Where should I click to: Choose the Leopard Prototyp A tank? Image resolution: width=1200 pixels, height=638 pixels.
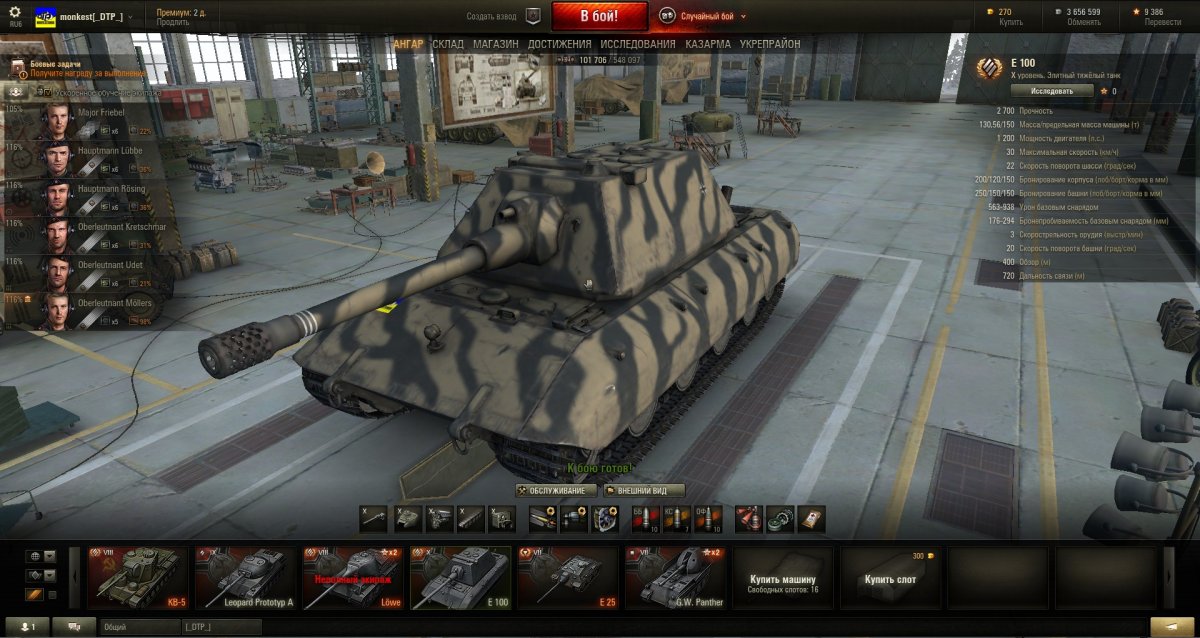(x=247, y=577)
